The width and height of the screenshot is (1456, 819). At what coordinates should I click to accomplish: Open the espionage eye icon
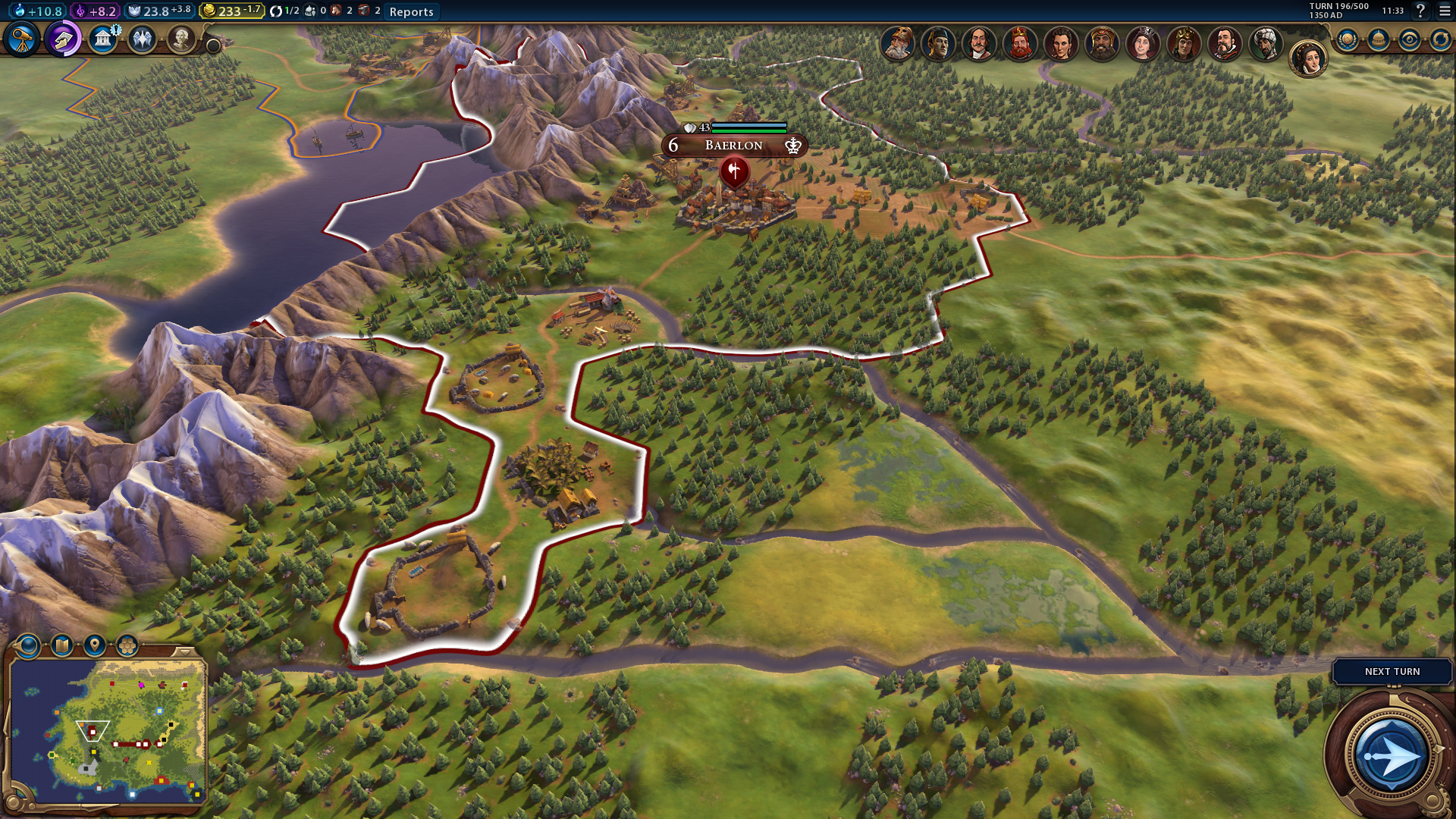(1409, 39)
